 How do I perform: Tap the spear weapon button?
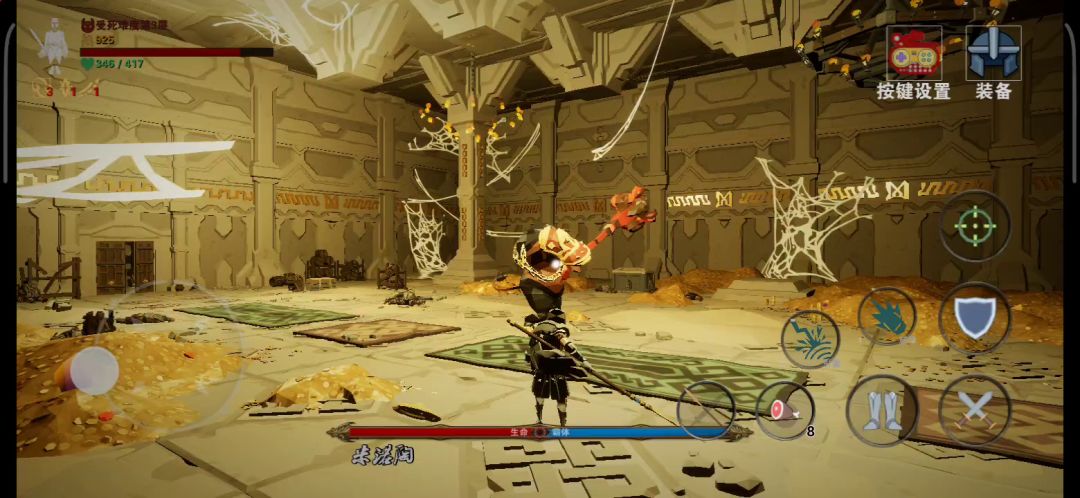pos(706,410)
